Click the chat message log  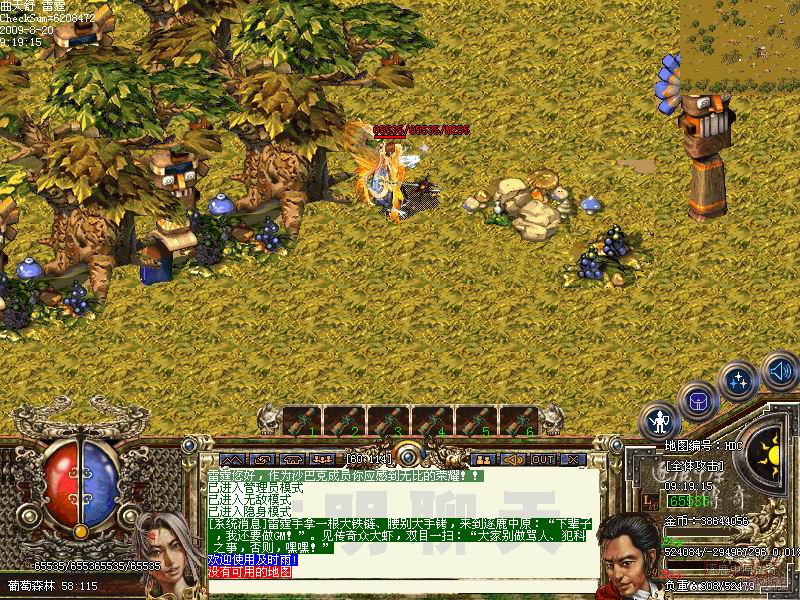(400, 520)
